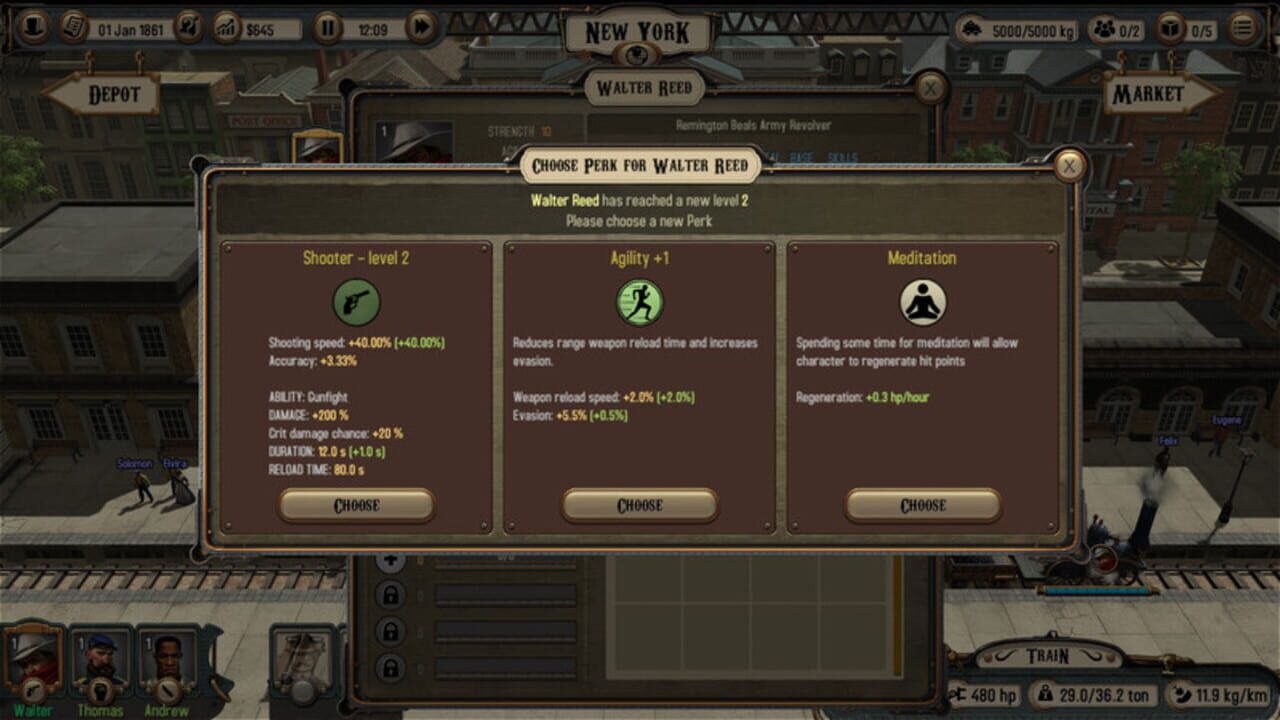This screenshot has width=1280, height=720.
Task: Click the cargo weight icon showing 5000/5000 kg
Action: coord(971,28)
